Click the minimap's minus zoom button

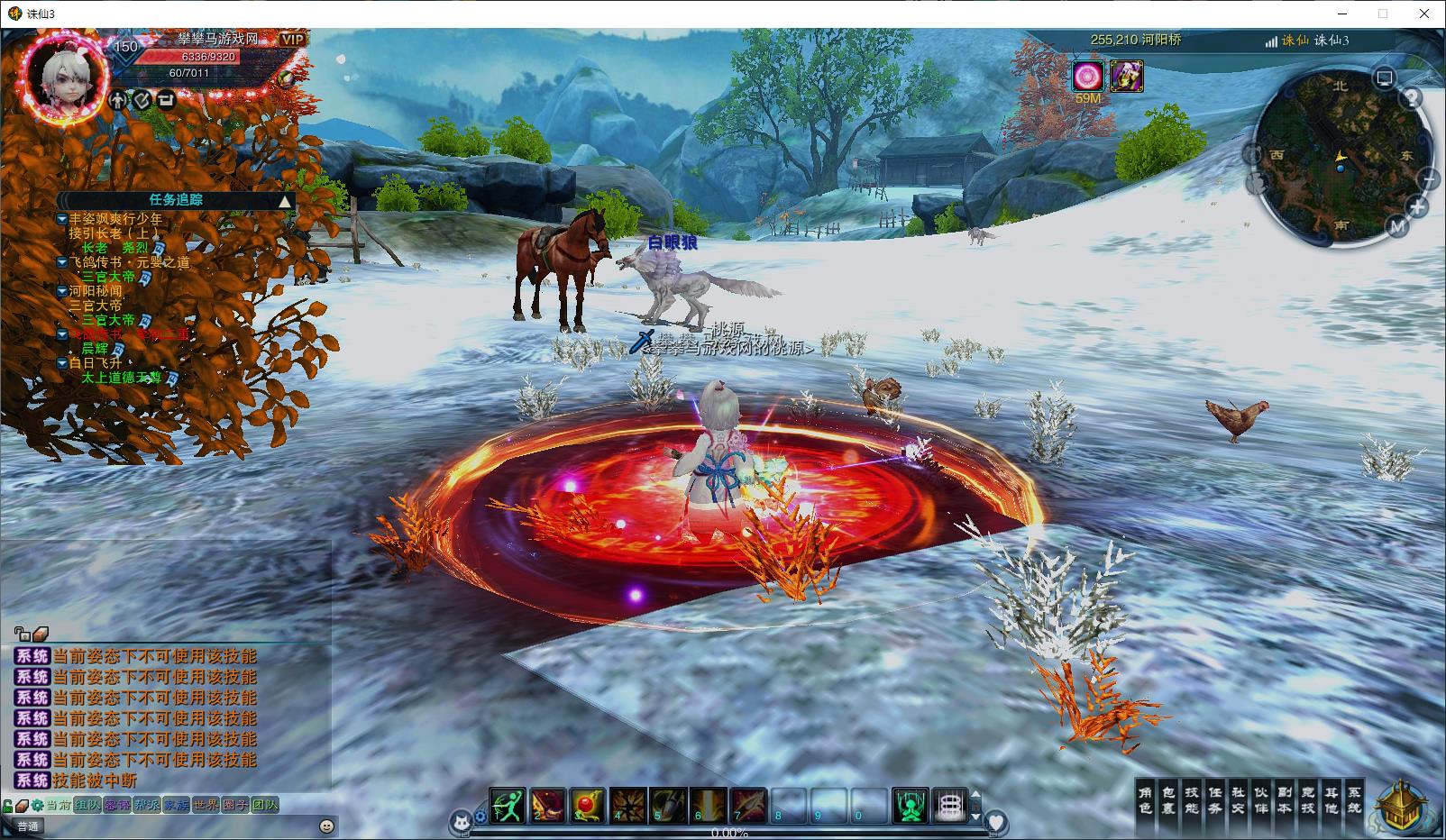[x=1429, y=180]
